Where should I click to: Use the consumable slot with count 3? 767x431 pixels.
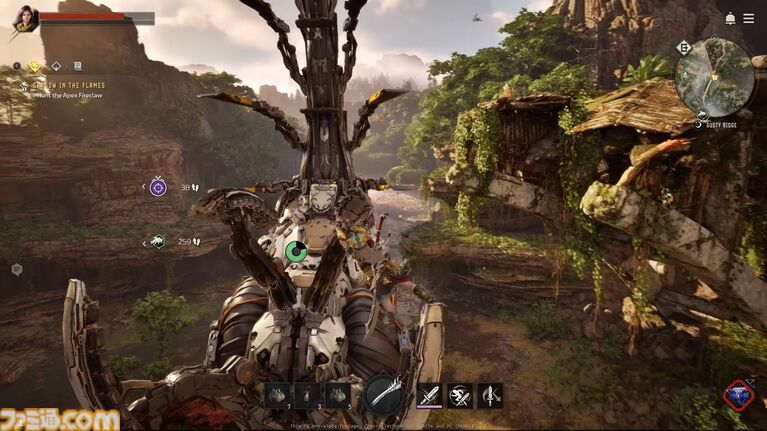308,395
